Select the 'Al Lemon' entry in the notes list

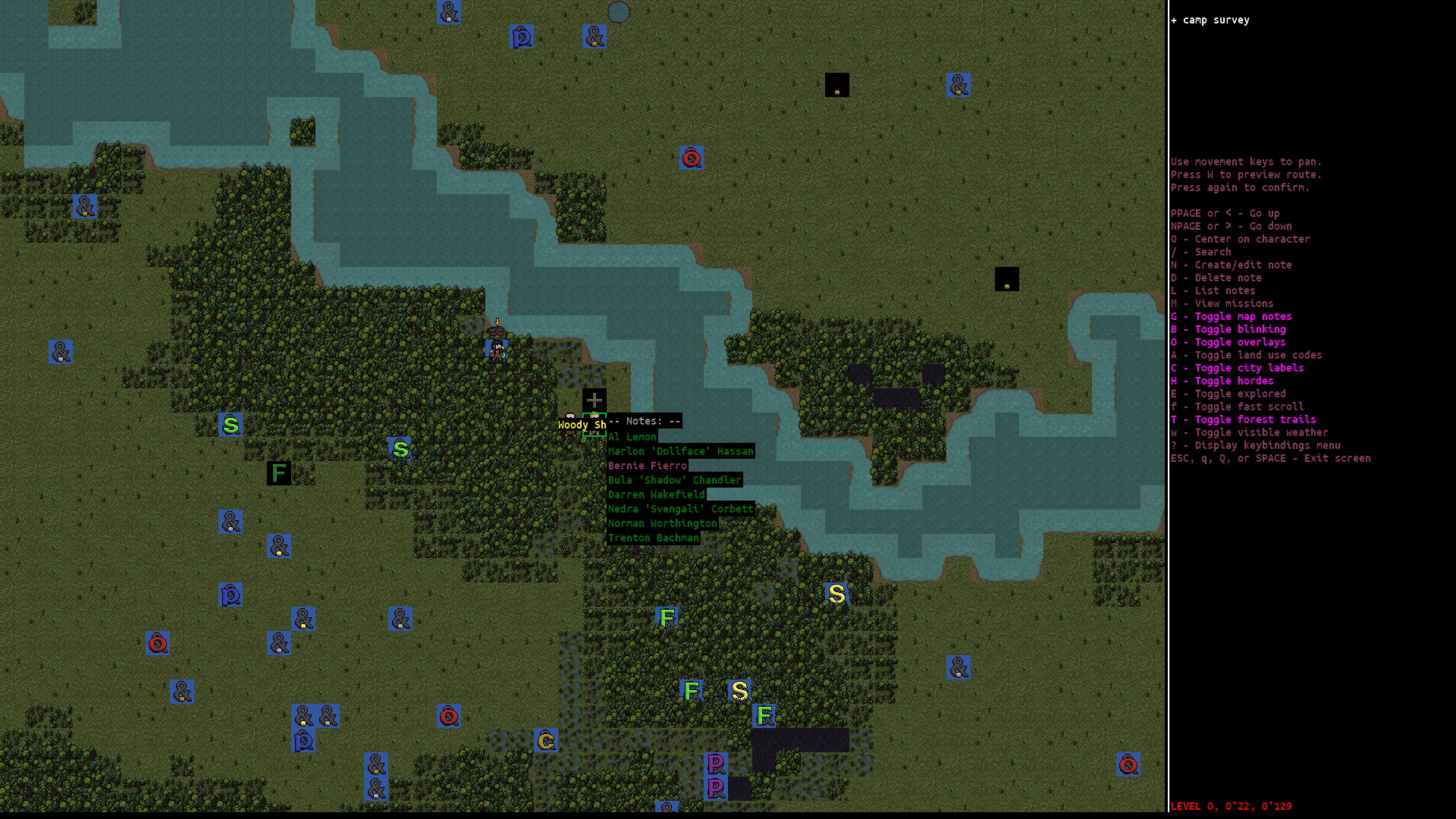coord(632,437)
